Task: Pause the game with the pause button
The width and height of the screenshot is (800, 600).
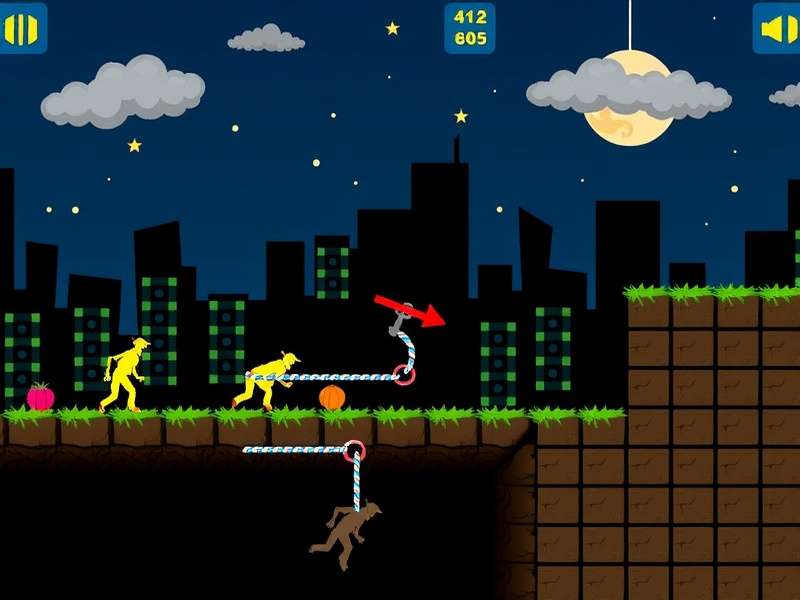Action: [x=21, y=28]
